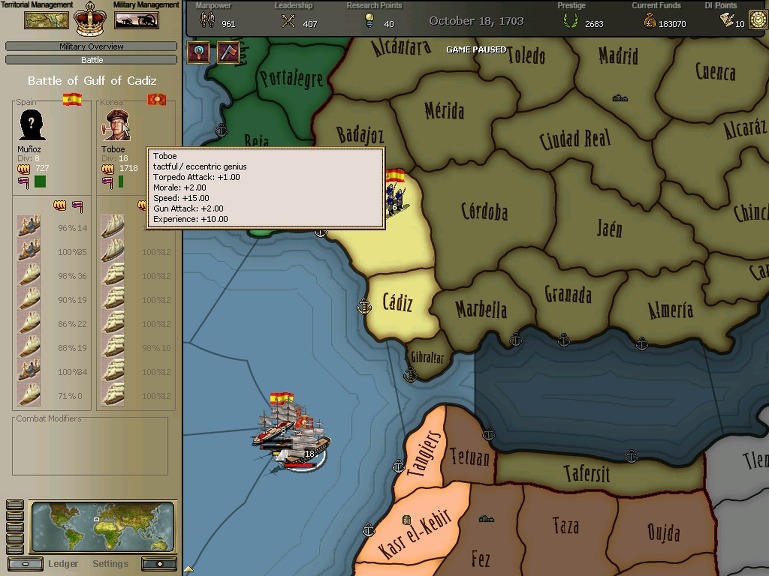769x576 pixels.
Task: Open the Ledger
Action: click(63, 563)
